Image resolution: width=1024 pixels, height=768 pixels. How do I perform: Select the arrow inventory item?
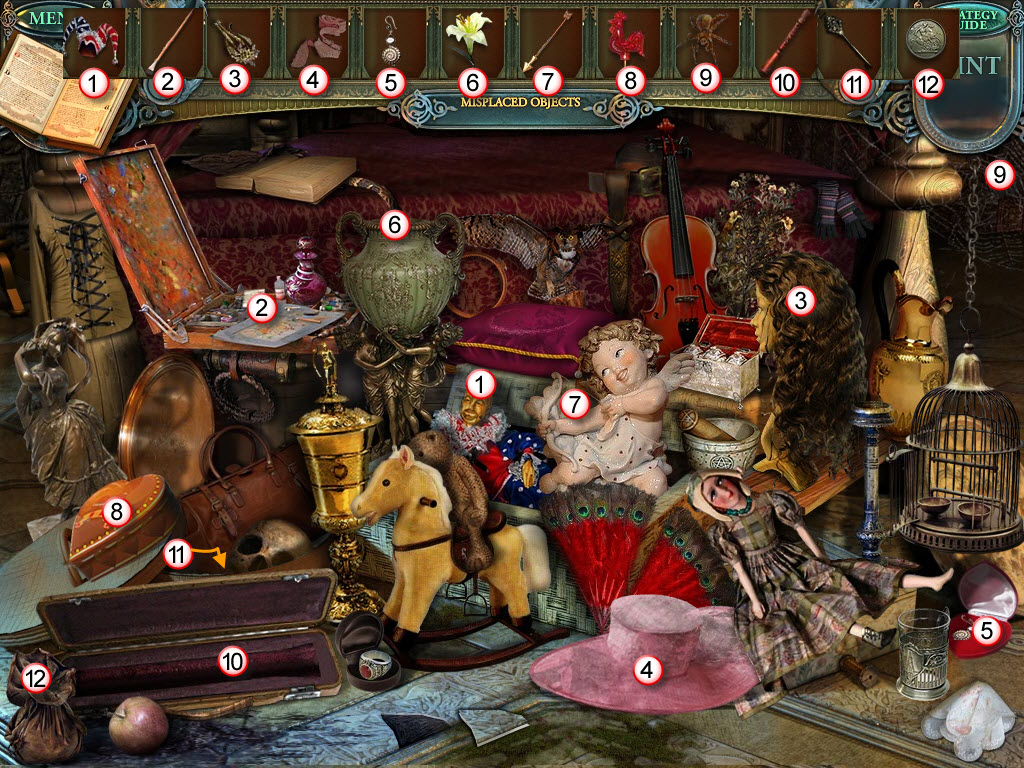(548, 42)
